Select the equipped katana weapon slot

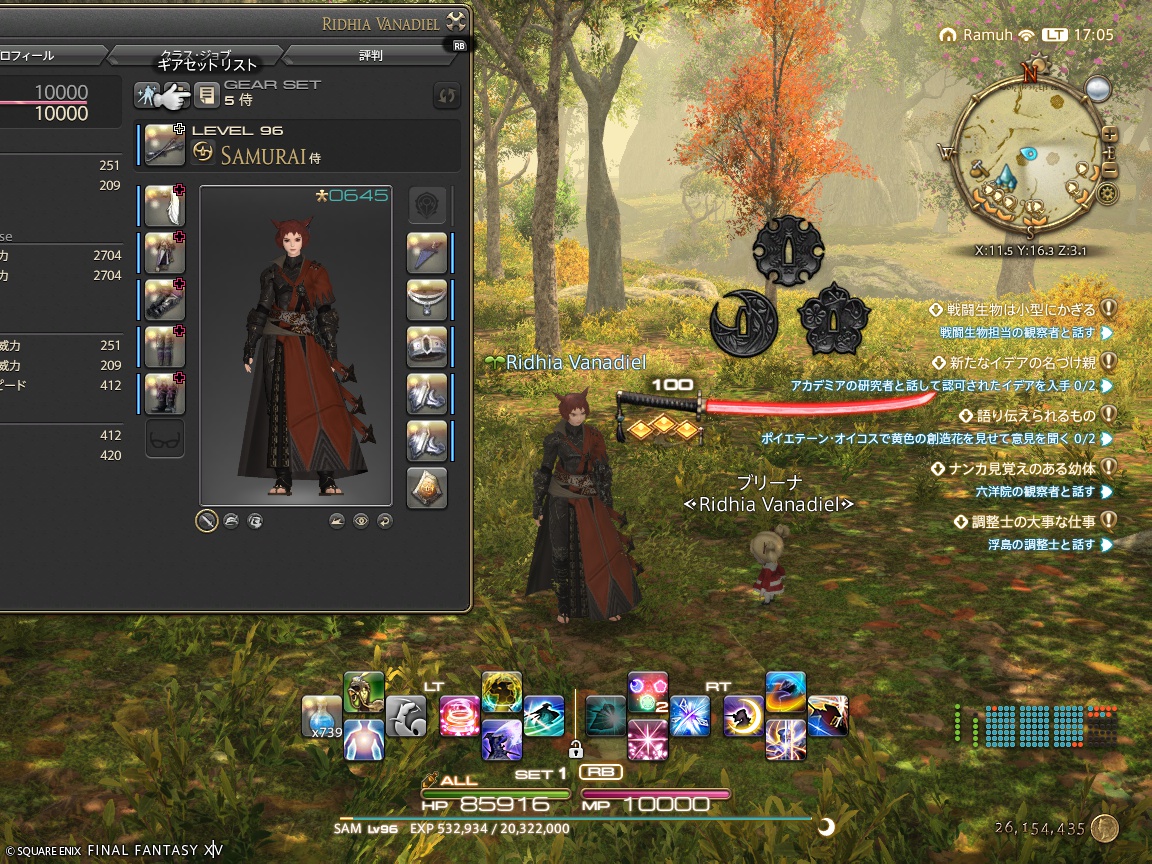coord(164,145)
